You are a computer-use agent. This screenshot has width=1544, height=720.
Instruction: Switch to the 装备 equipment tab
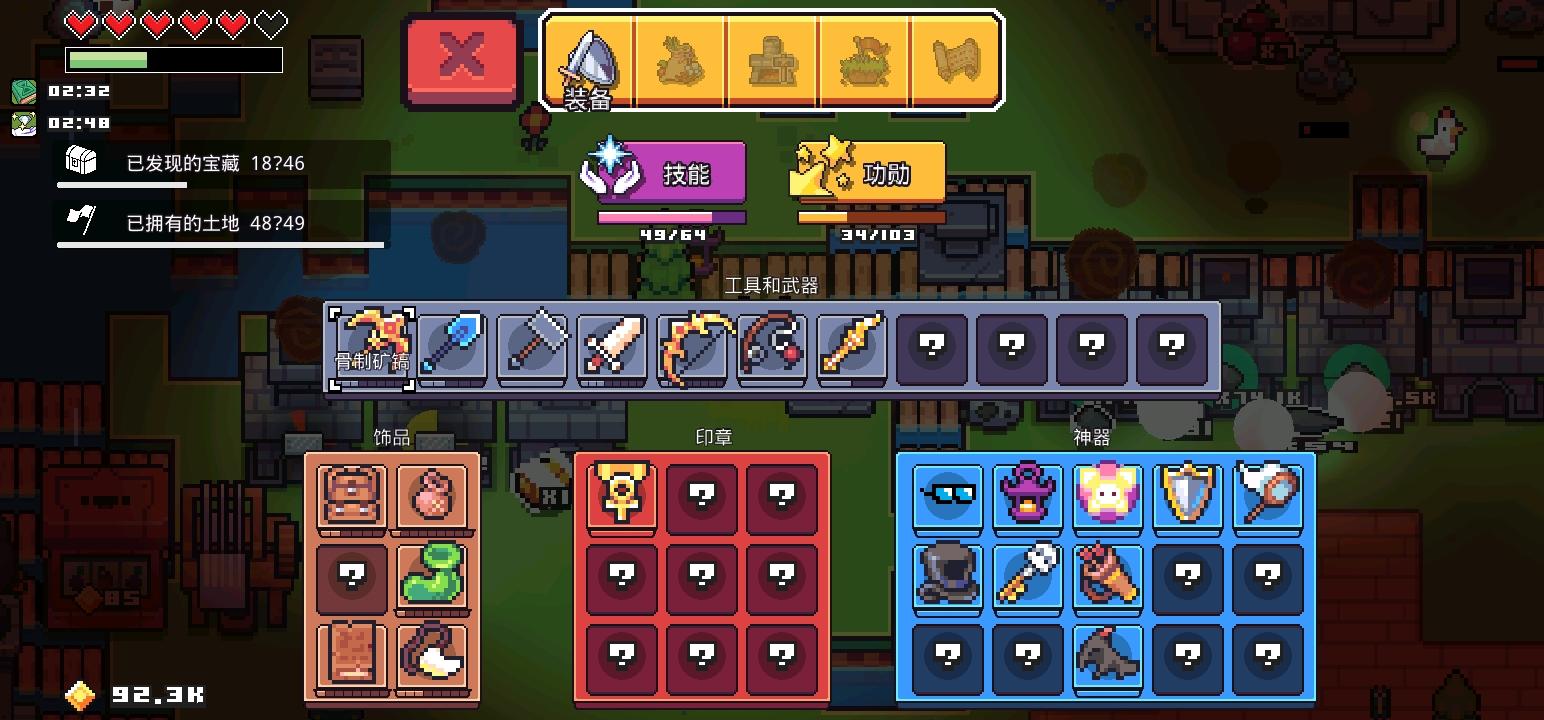point(590,58)
